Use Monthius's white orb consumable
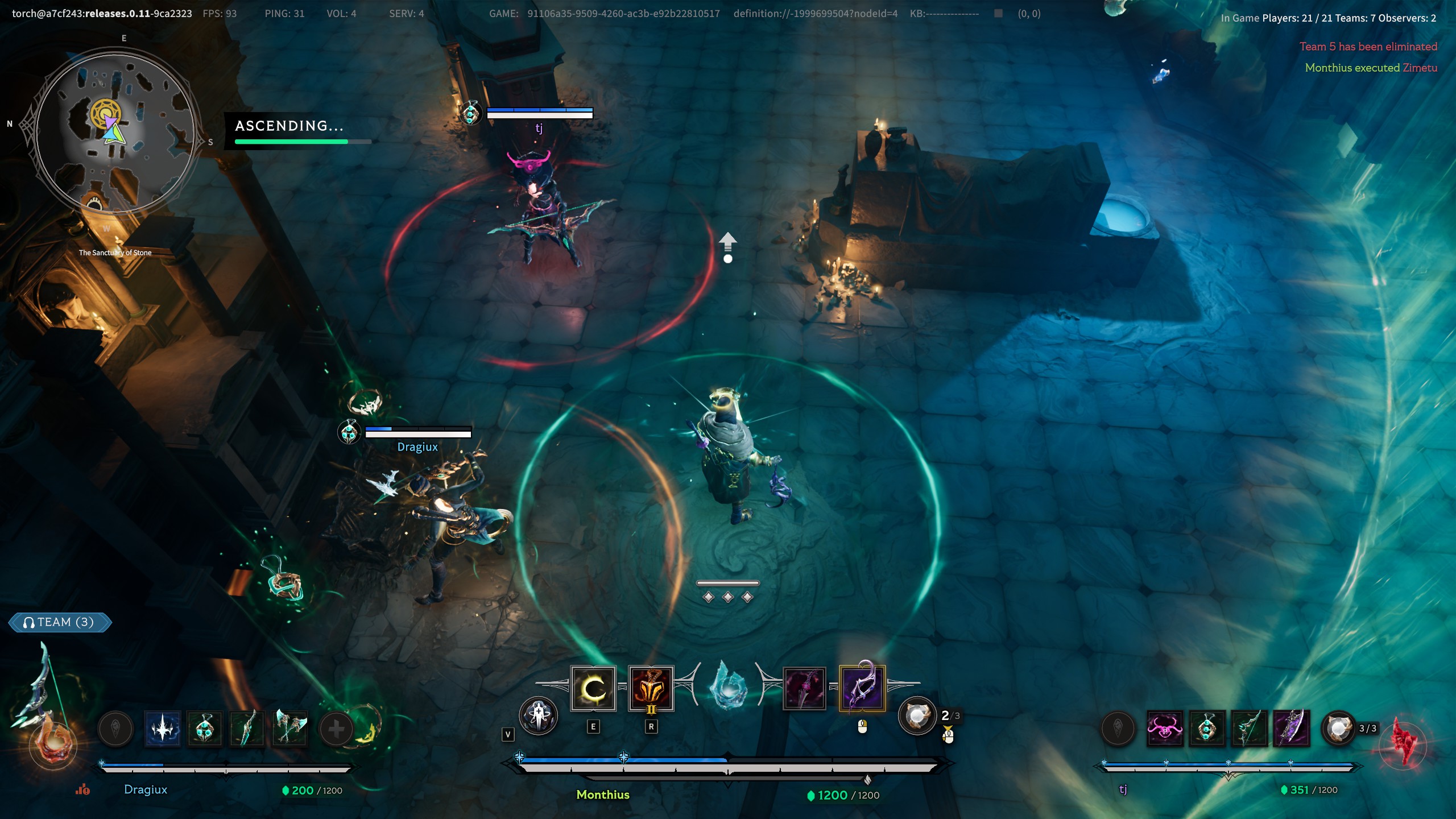Viewport: 1456px width, 819px height. tap(916, 715)
